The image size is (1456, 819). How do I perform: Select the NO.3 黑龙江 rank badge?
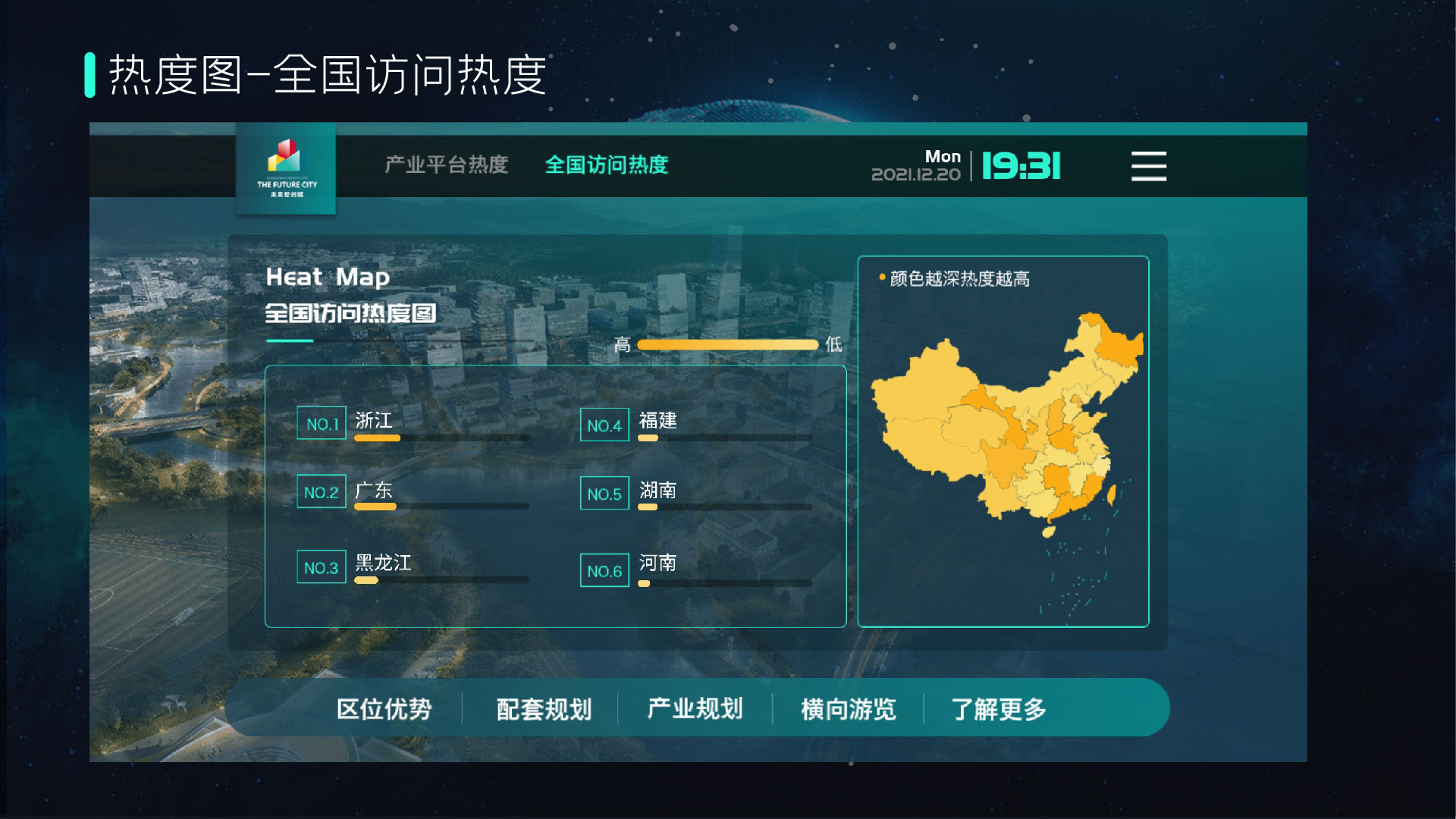(x=321, y=567)
